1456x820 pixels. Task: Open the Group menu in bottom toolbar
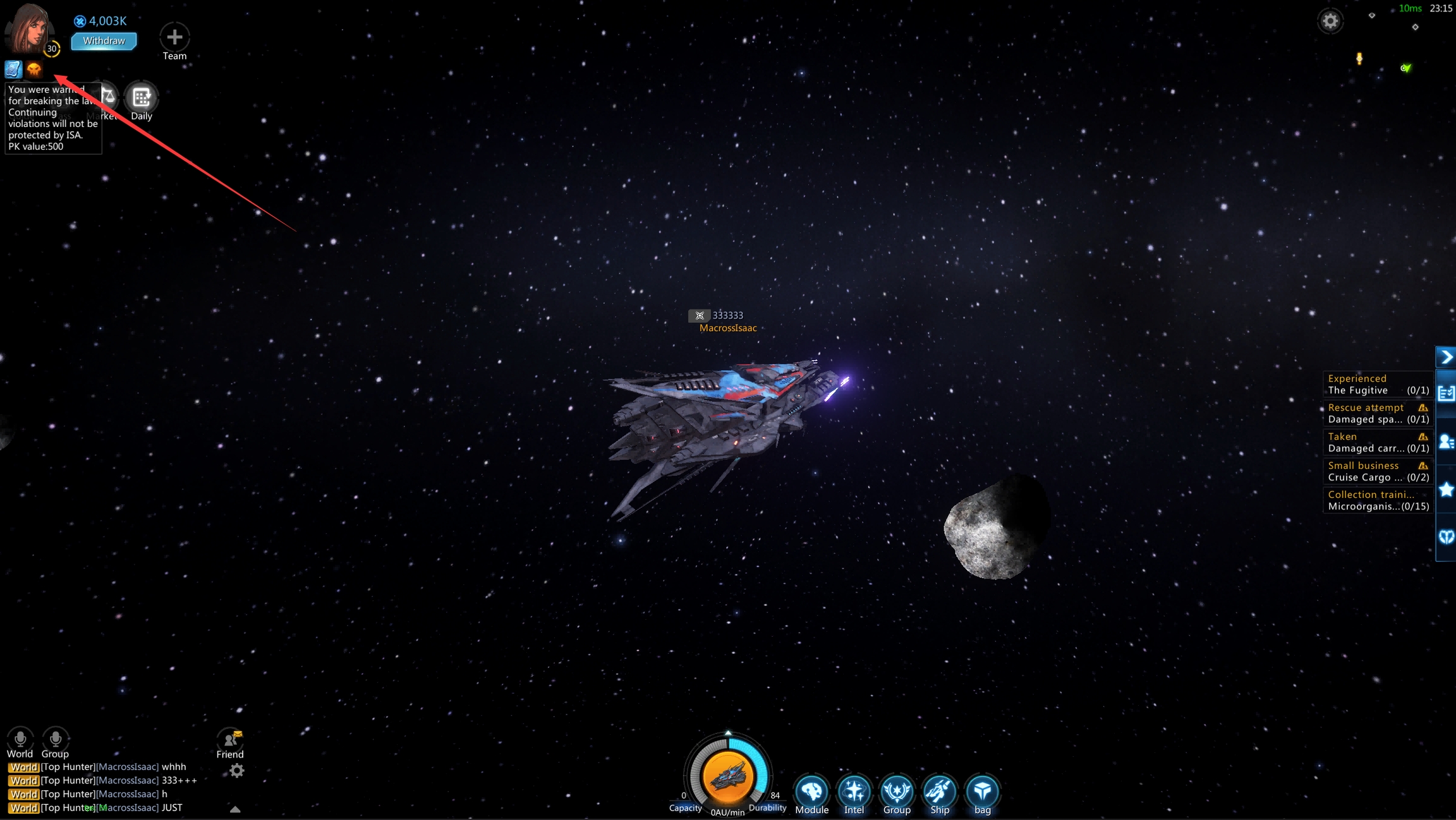(897, 791)
